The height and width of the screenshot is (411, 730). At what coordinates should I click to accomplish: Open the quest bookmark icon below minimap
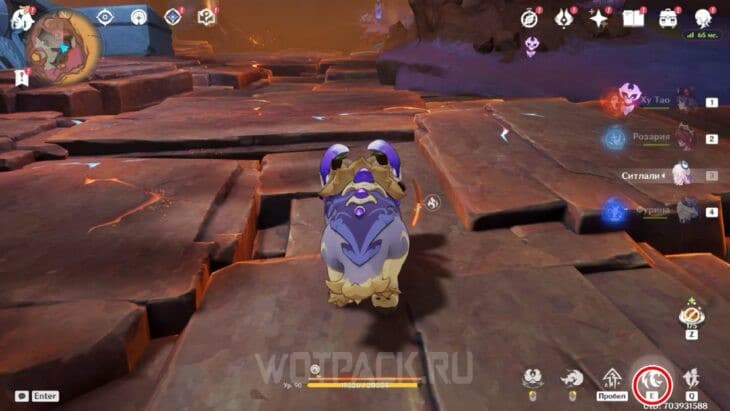[22, 75]
